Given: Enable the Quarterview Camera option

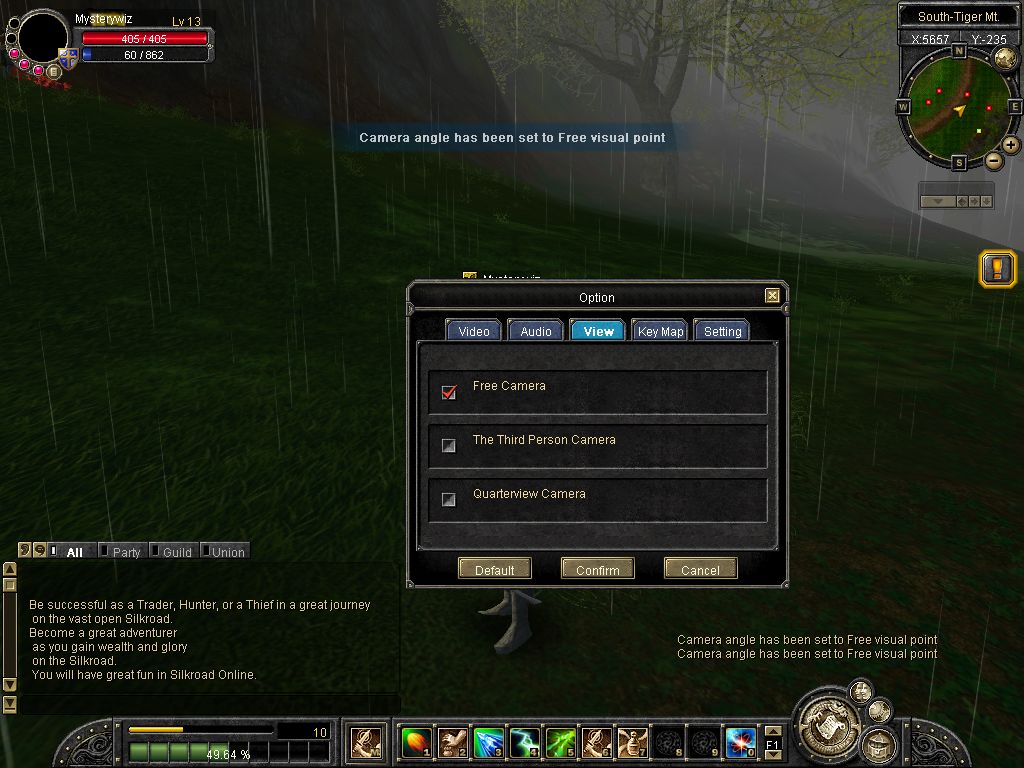Looking at the screenshot, I should pos(449,500).
